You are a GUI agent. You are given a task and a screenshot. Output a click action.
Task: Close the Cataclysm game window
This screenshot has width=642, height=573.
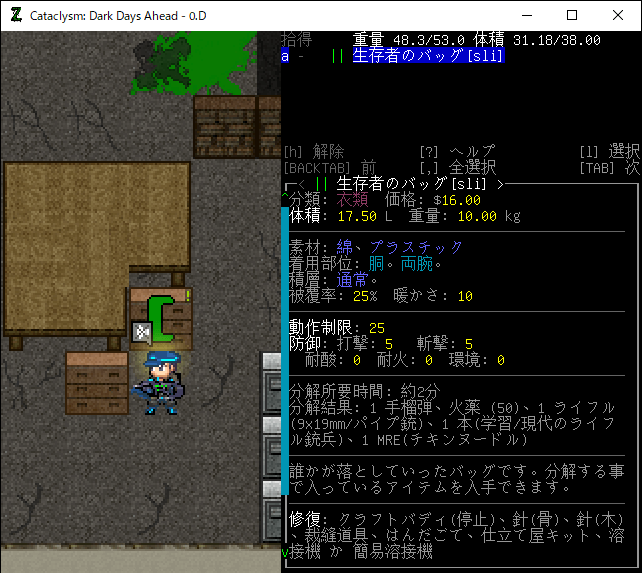(618, 15)
